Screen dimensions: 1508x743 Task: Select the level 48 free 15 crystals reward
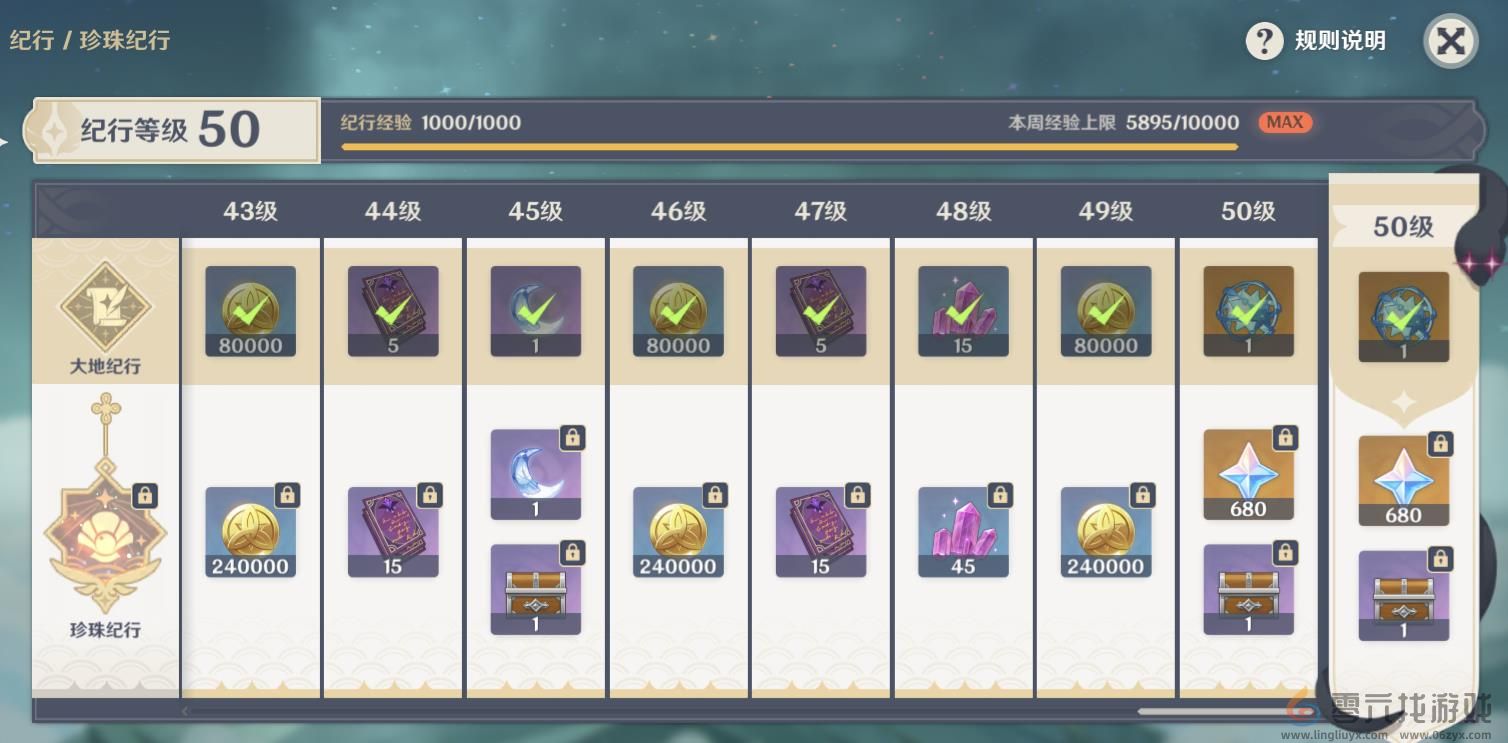pyautogui.click(x=963, y=311)
